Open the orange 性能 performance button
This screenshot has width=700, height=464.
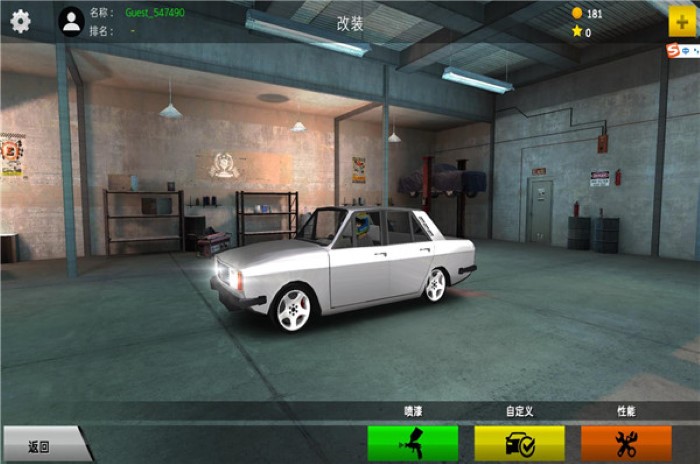tap(626, 443)
